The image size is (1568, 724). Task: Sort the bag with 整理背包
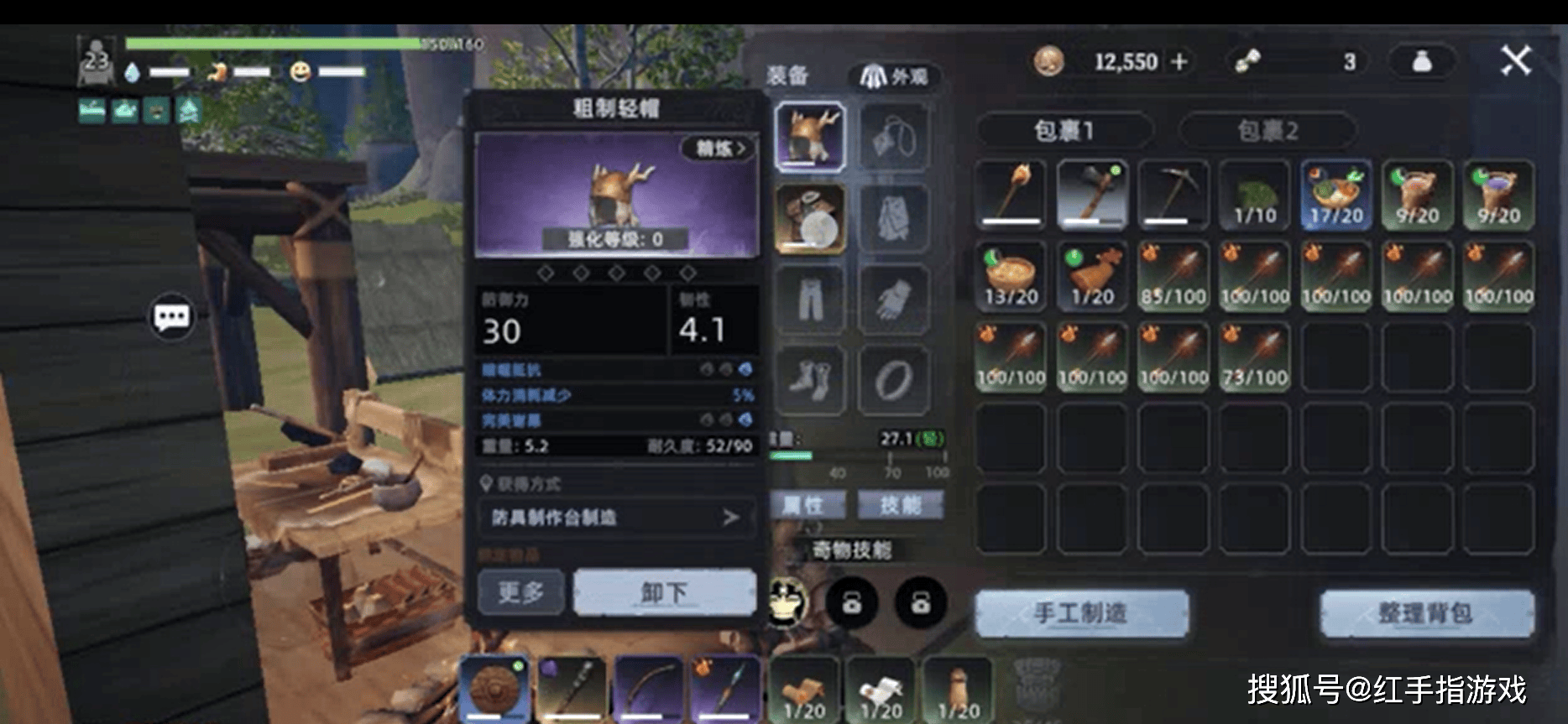coord(1426,613)
